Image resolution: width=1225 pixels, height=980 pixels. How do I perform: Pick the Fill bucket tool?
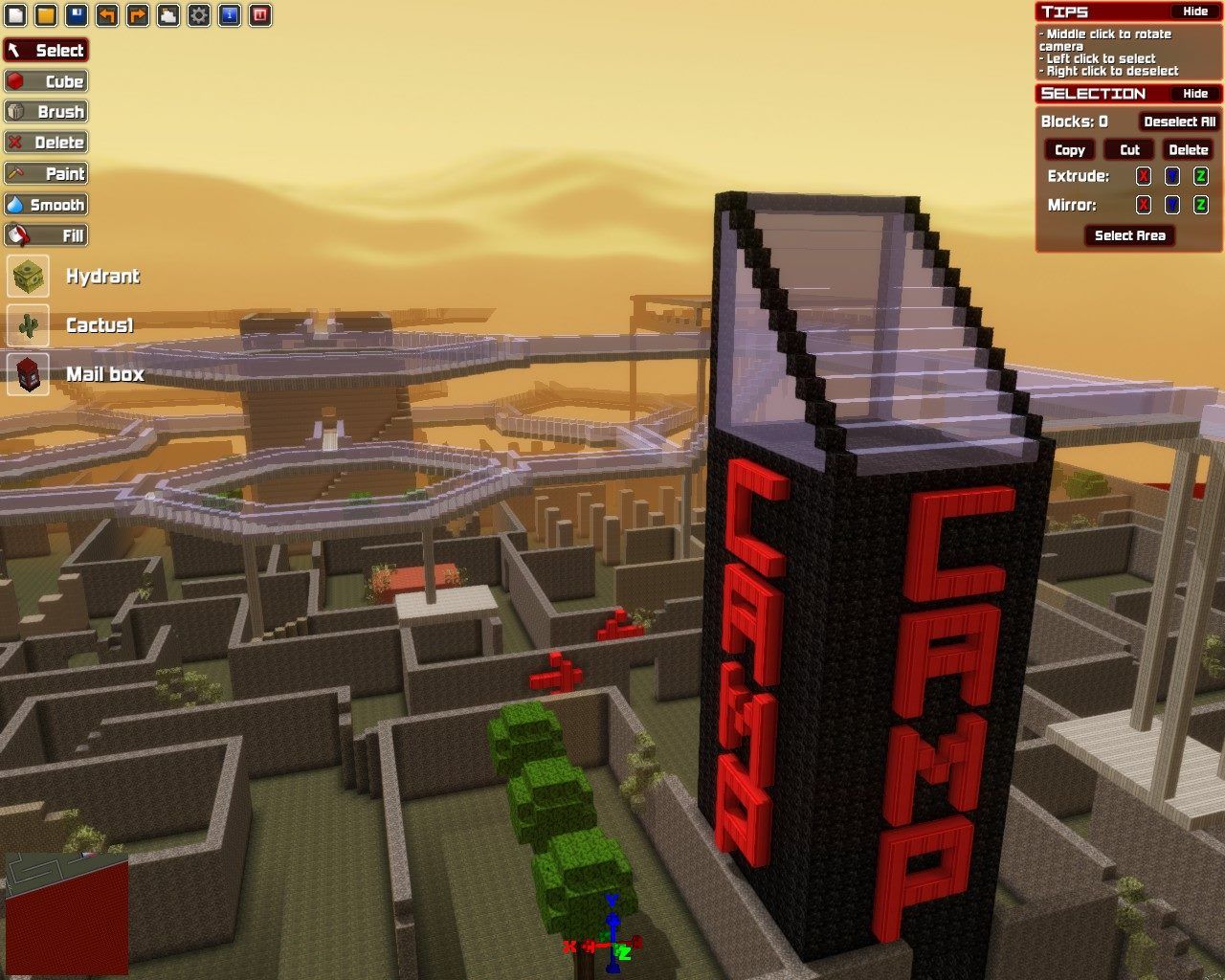pos(46,235)
